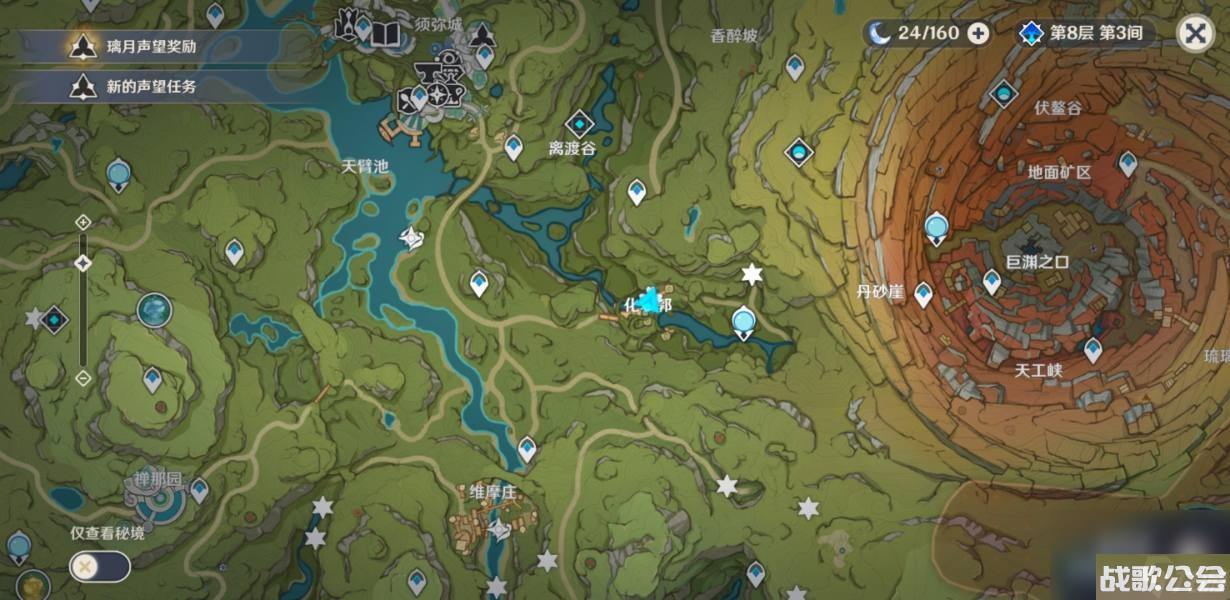
Task: Select the teleport waypoint at 丹砂崖
Action: pyautogui.click(x=923, y=294)
